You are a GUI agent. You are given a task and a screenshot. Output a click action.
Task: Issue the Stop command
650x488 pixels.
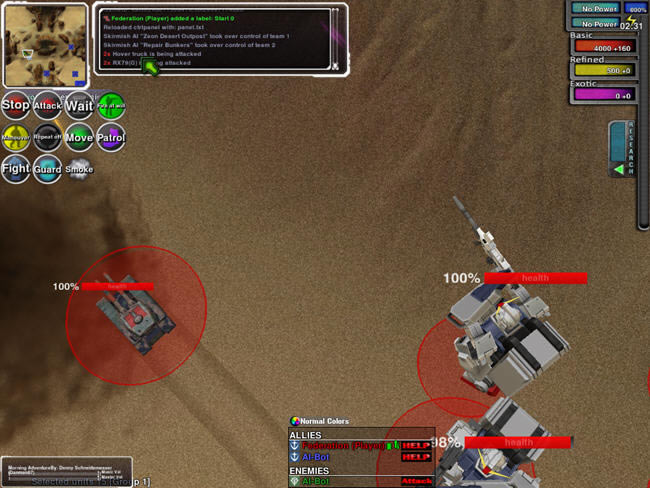[x=15, y=104]
